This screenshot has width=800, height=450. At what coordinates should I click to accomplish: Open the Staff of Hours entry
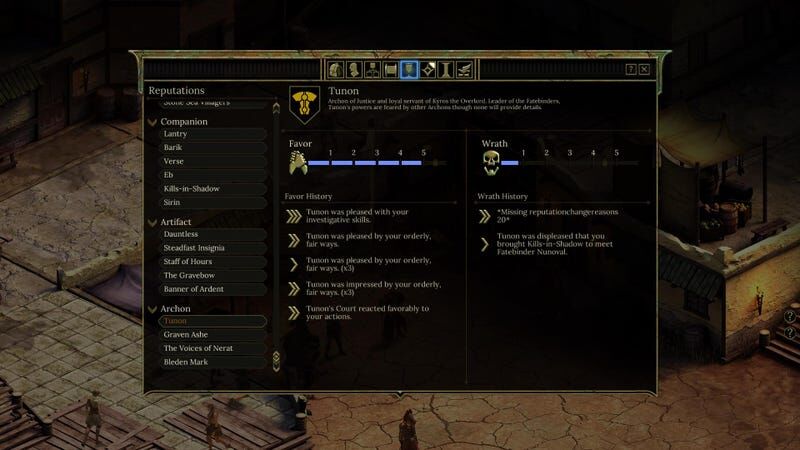click(x=188, y=262)
